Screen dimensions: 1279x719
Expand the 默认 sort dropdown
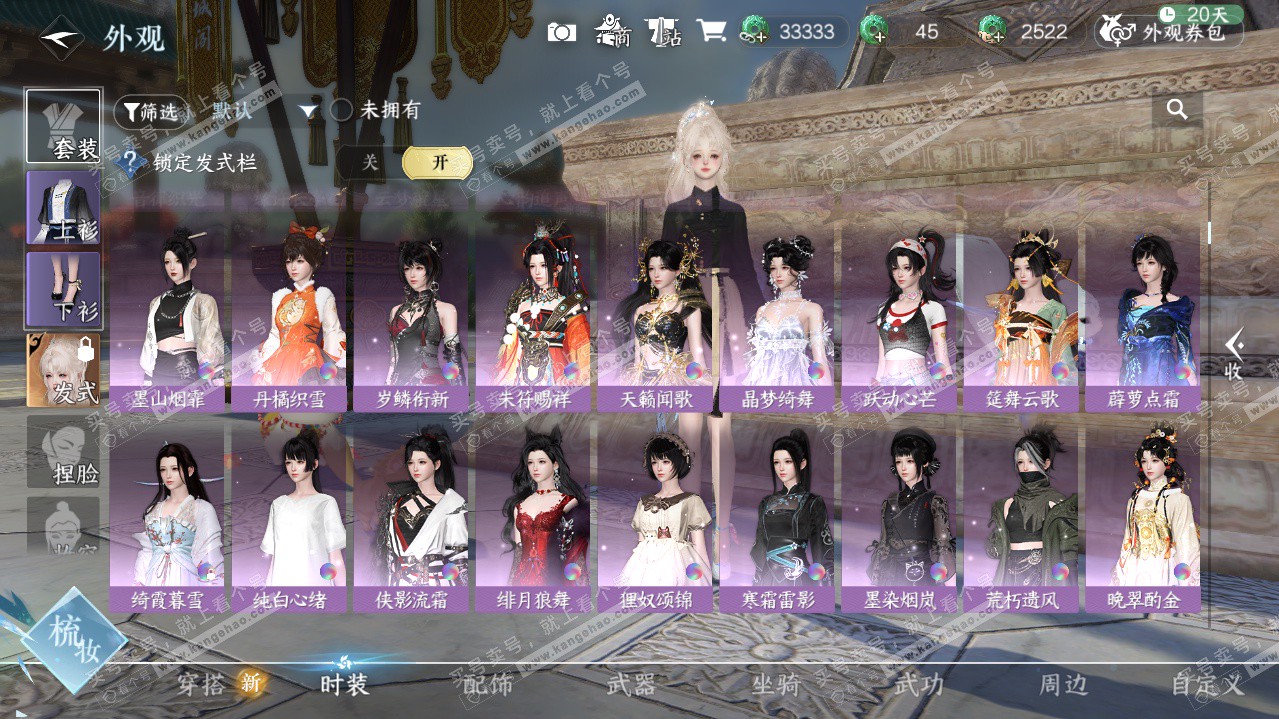click(x=308, y=111)
